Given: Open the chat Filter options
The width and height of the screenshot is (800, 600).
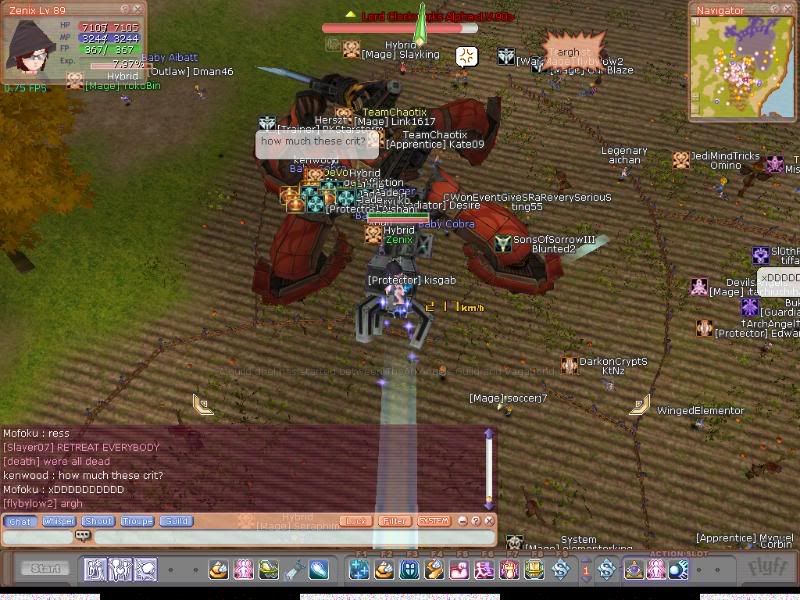Looking at the screenshot, I should click(394, 521).
